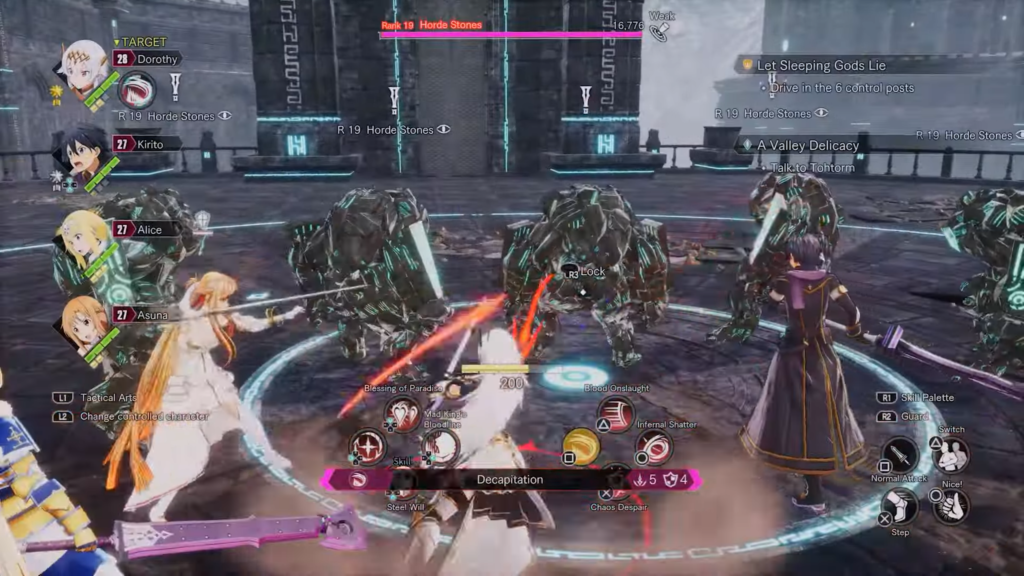Activate the Blessing of Paradise skill
Viewport: 1024px width, 576px height.
click(403, 413)
